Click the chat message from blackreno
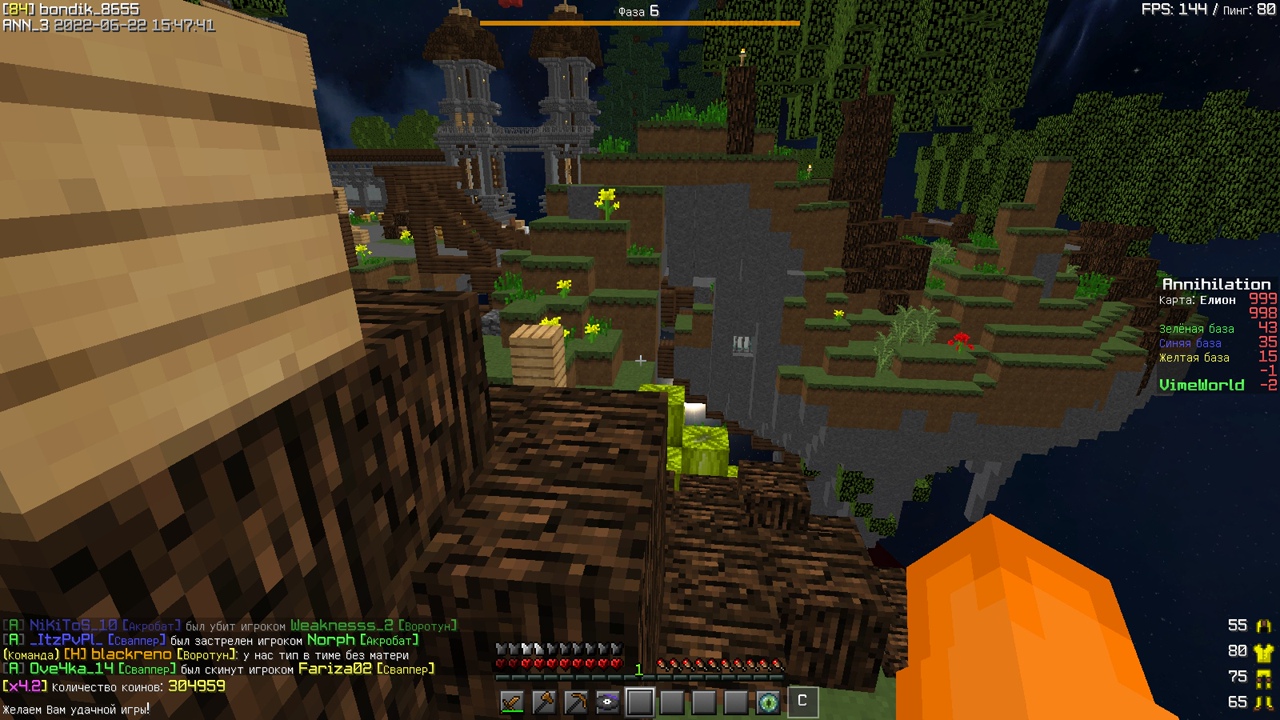Image resolution: width=1280 pixels, height=720 pixels. click(205, 655)
